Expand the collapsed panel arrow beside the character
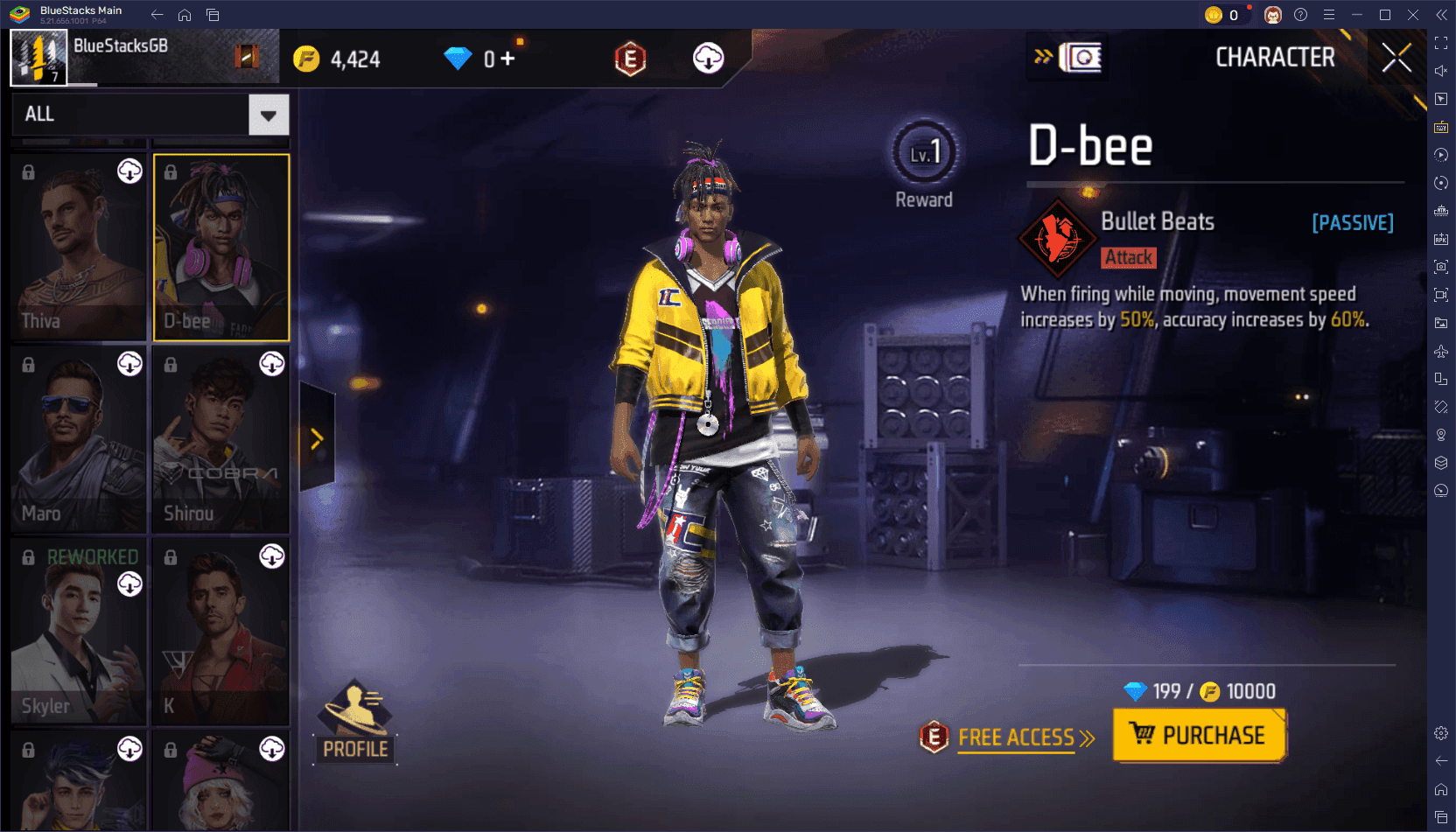This screenshot has height=832, width=1456. (x=316, y=438)
